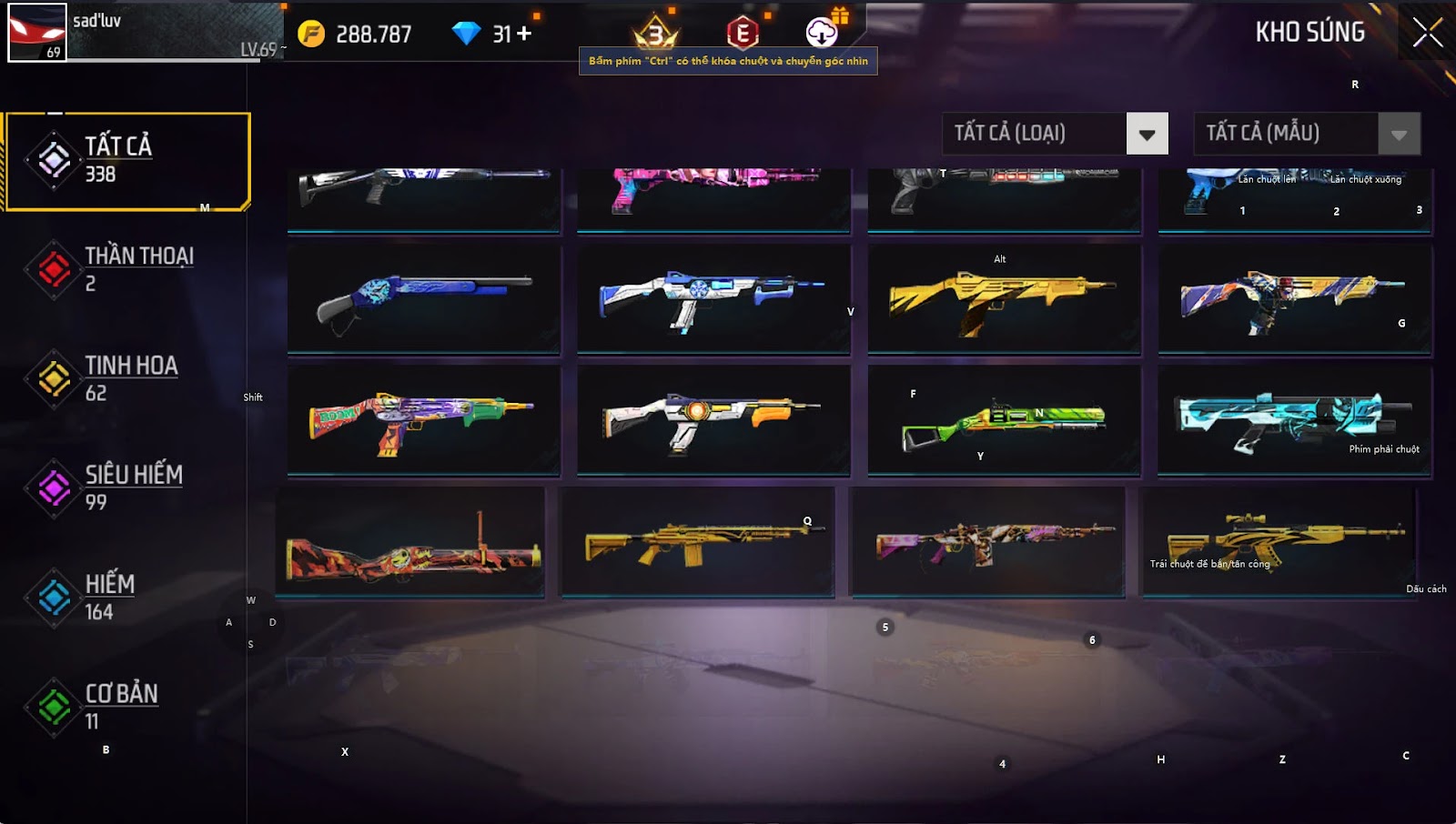View the Cơ Bản weapon category
Image resolution: width=1456 pixels, height=824 pixels.
(127, 707)
